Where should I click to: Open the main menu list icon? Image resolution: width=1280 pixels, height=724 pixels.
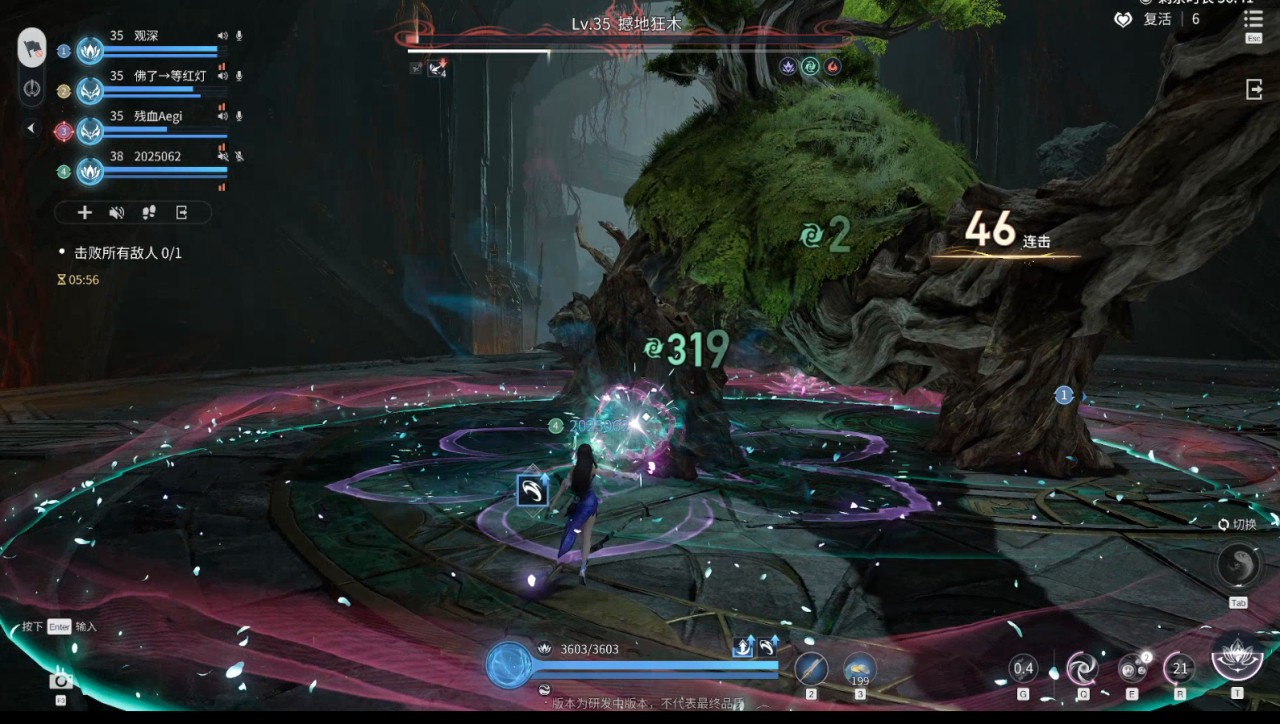tap(1252, 19)
